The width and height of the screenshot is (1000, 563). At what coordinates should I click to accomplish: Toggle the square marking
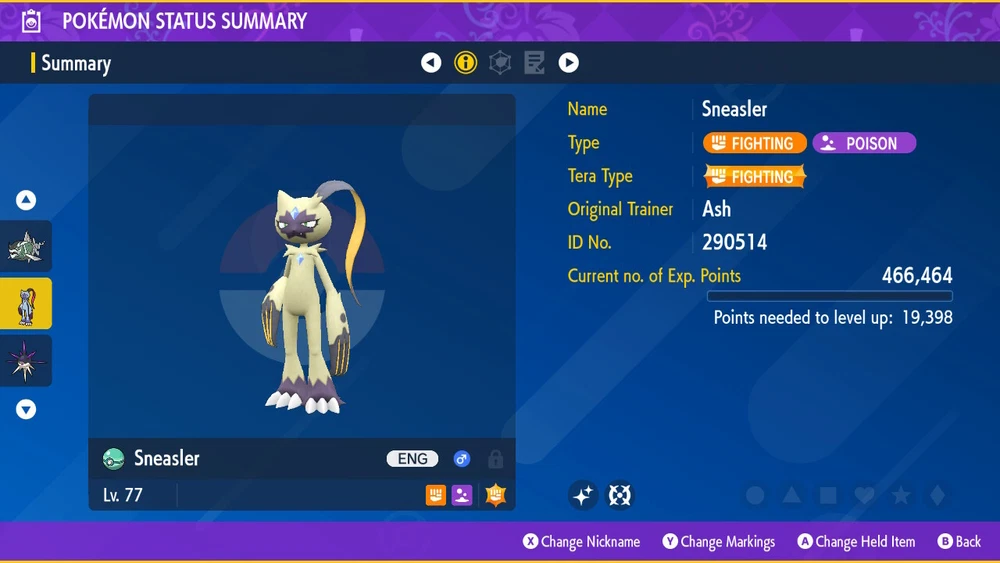coord(828,496)
